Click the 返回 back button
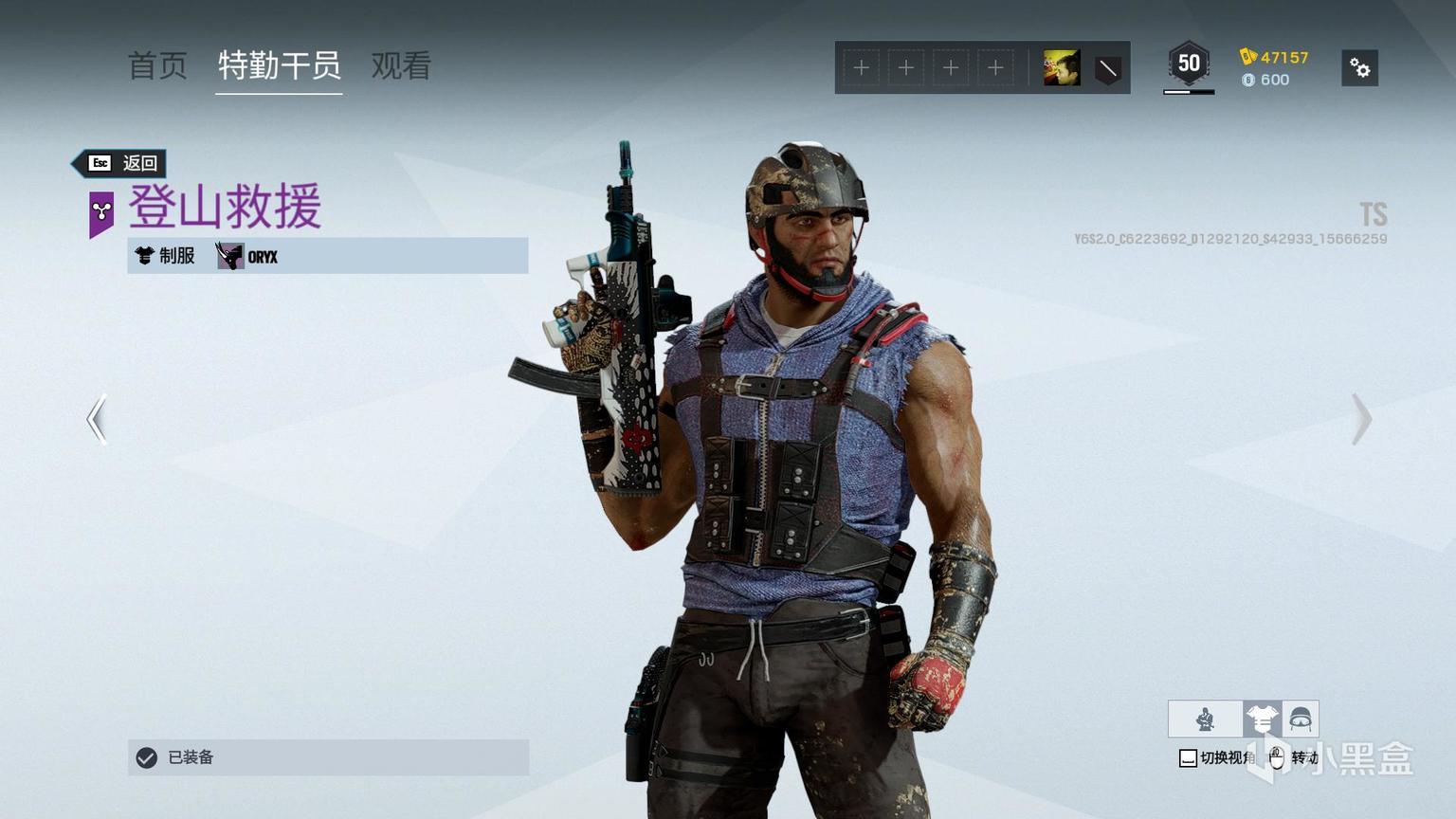The image size is (1456, 819). click(122, 163)
